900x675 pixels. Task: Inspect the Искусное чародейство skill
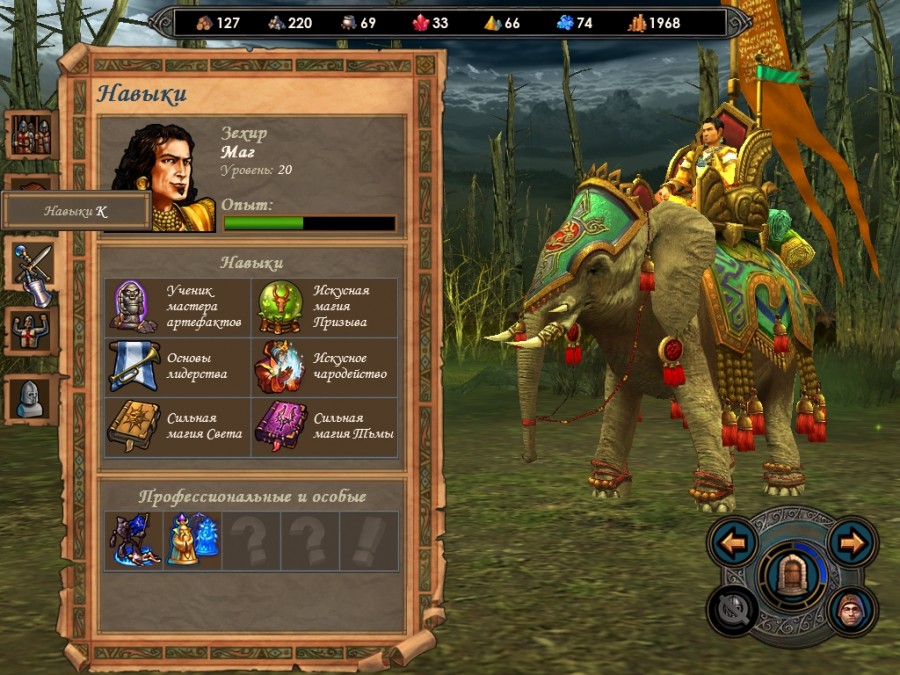[280, 367]
